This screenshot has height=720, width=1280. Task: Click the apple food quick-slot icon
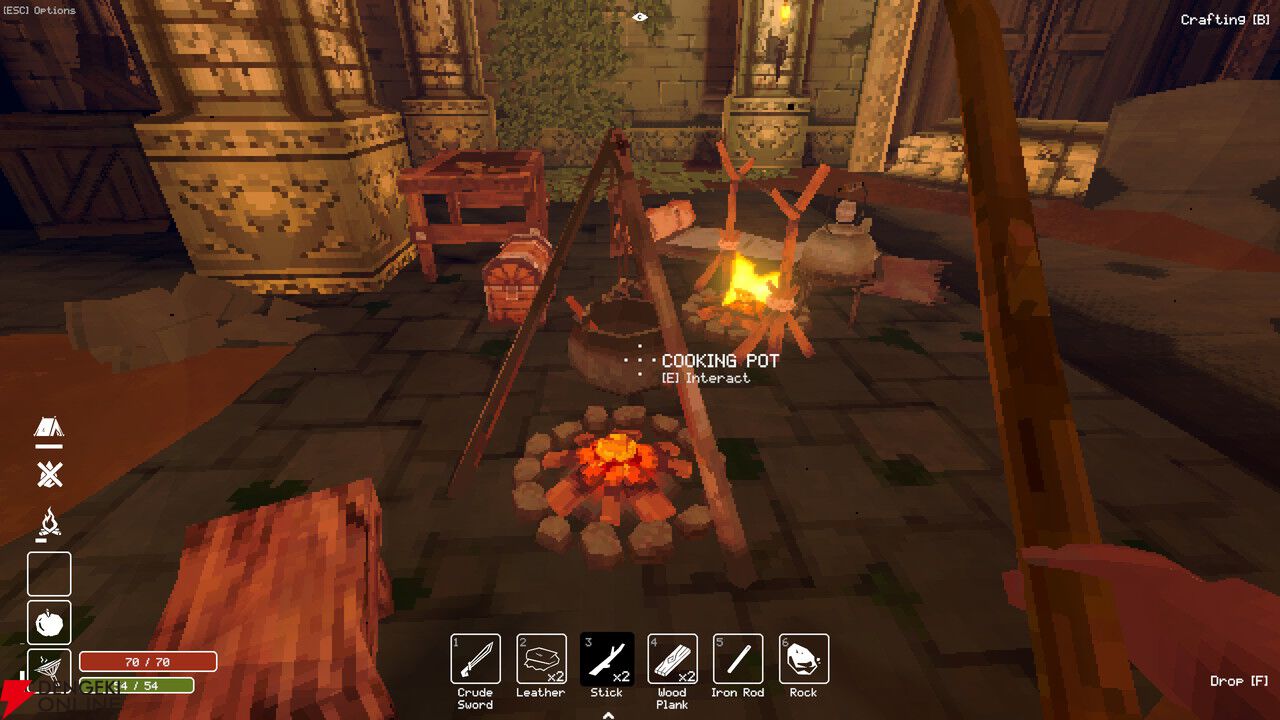click(48, 623)
